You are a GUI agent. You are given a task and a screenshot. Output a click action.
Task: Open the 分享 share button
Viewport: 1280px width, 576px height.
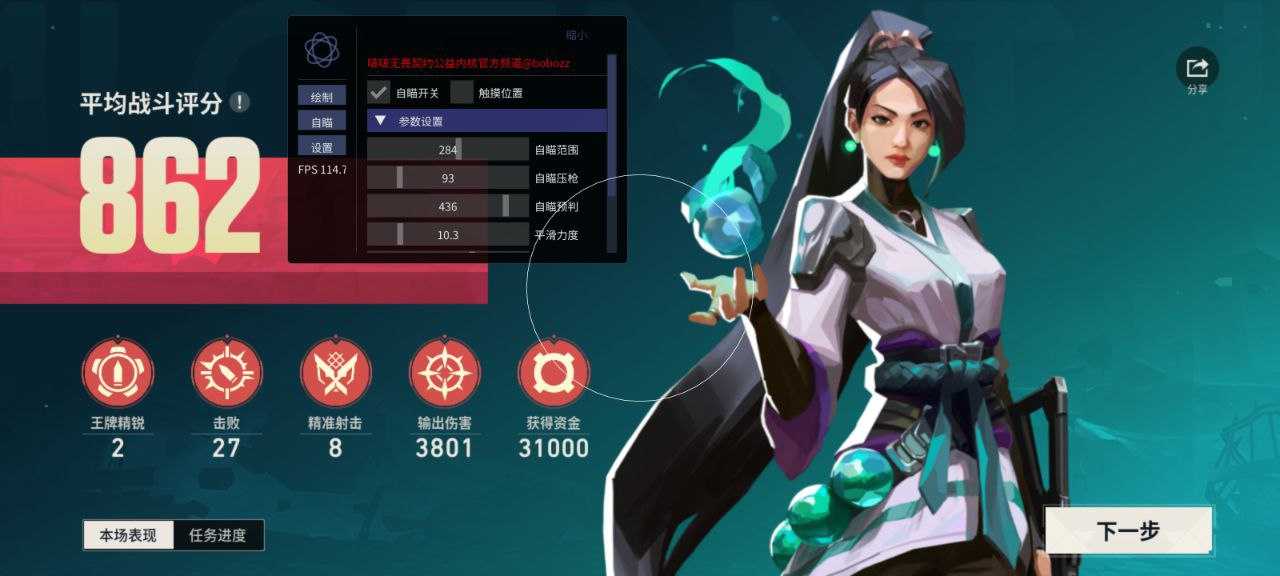point(1197,68)
